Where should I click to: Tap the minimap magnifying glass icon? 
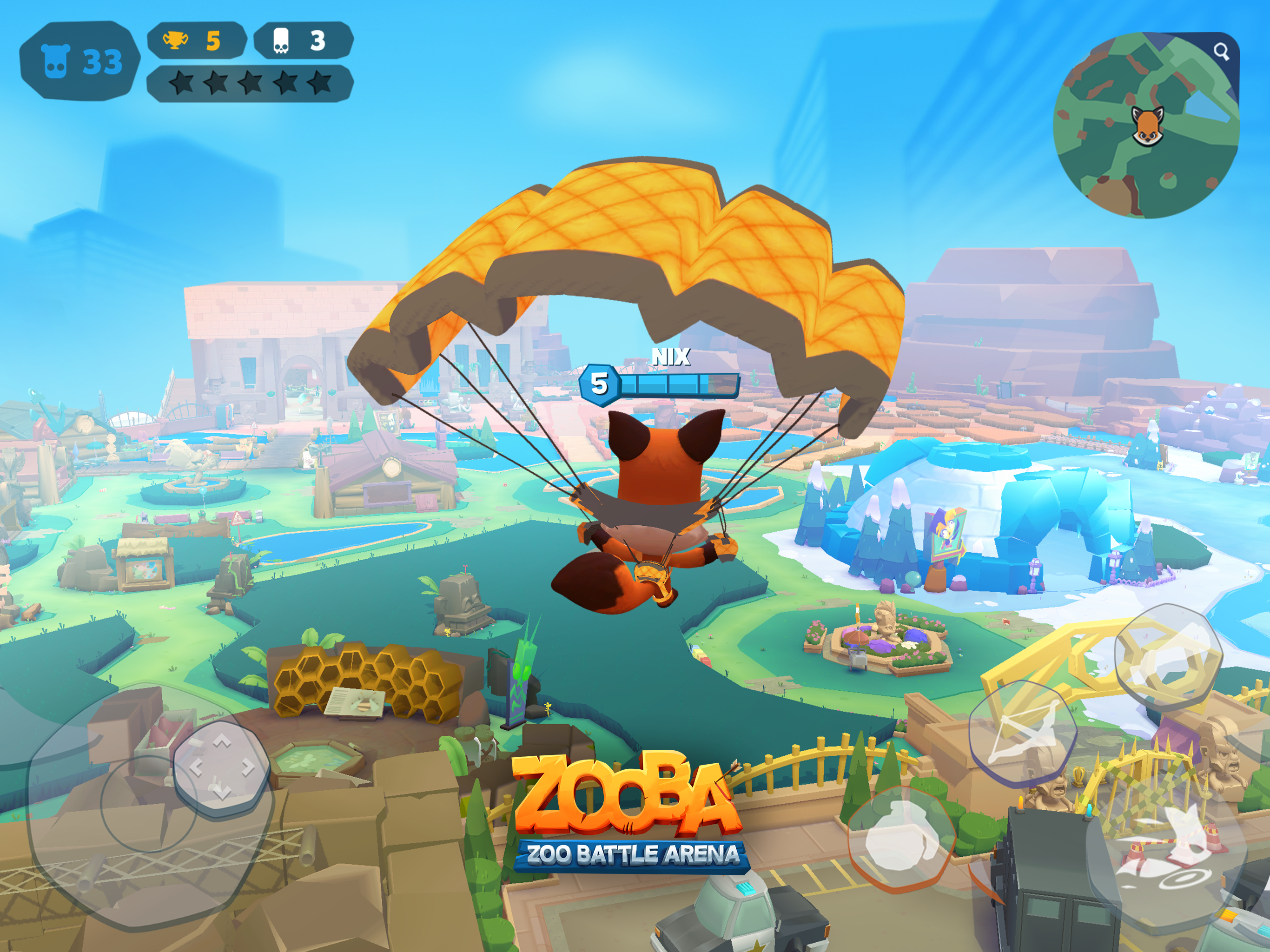[1221, 52]
